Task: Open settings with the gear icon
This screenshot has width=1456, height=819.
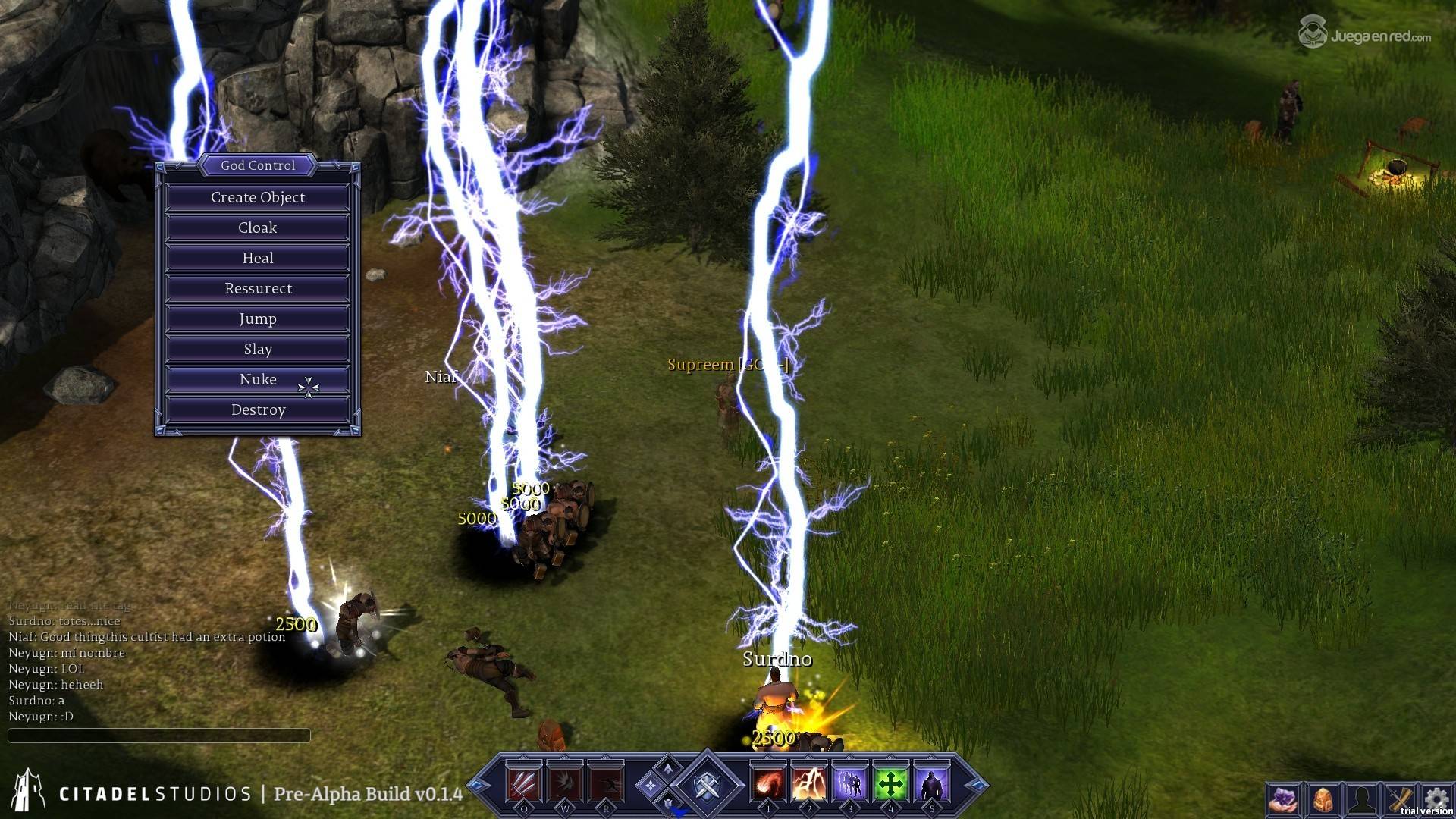Action: coord(1436,798)
